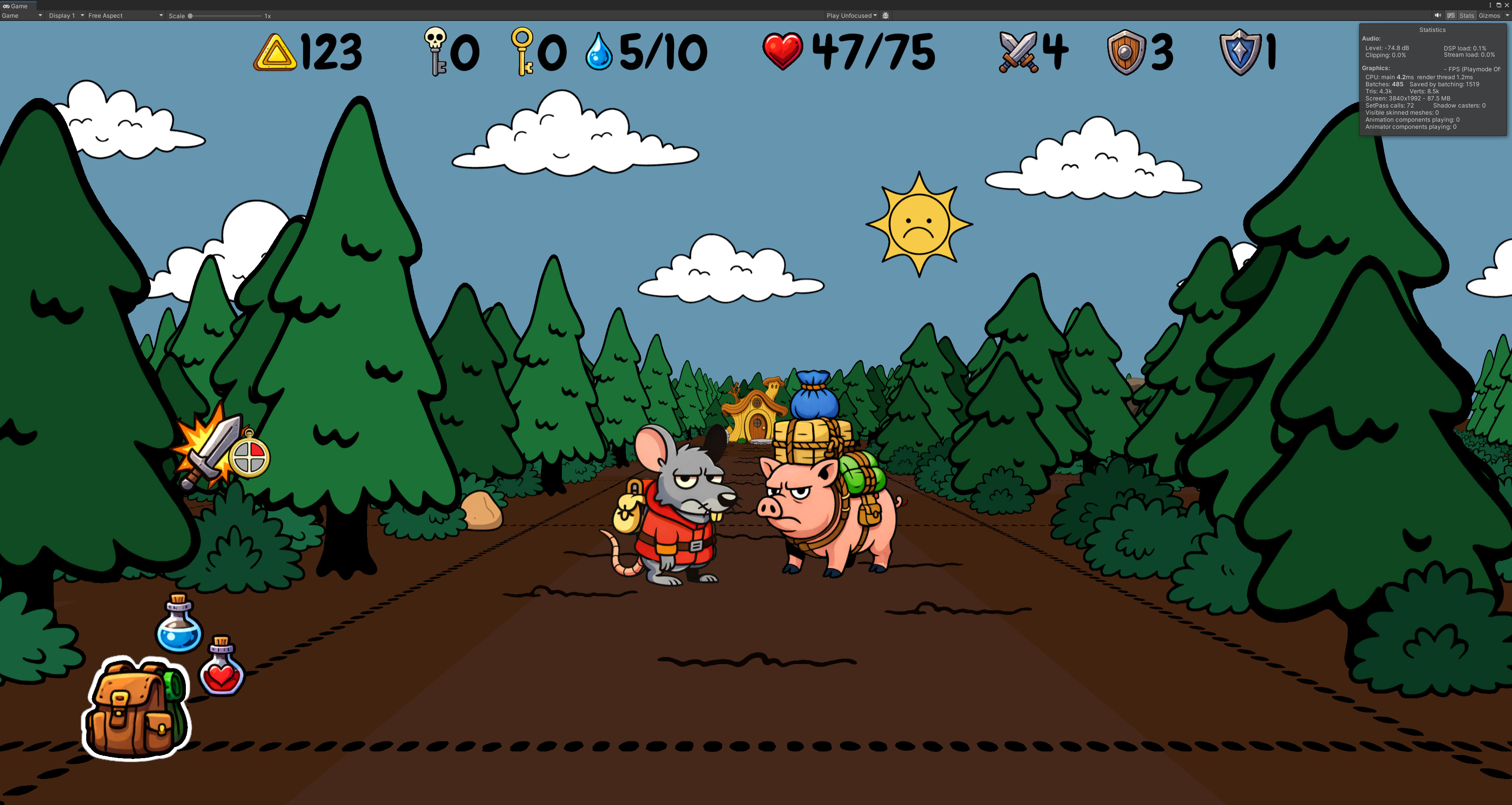Click the water drop icon showing 5/10

598,53
